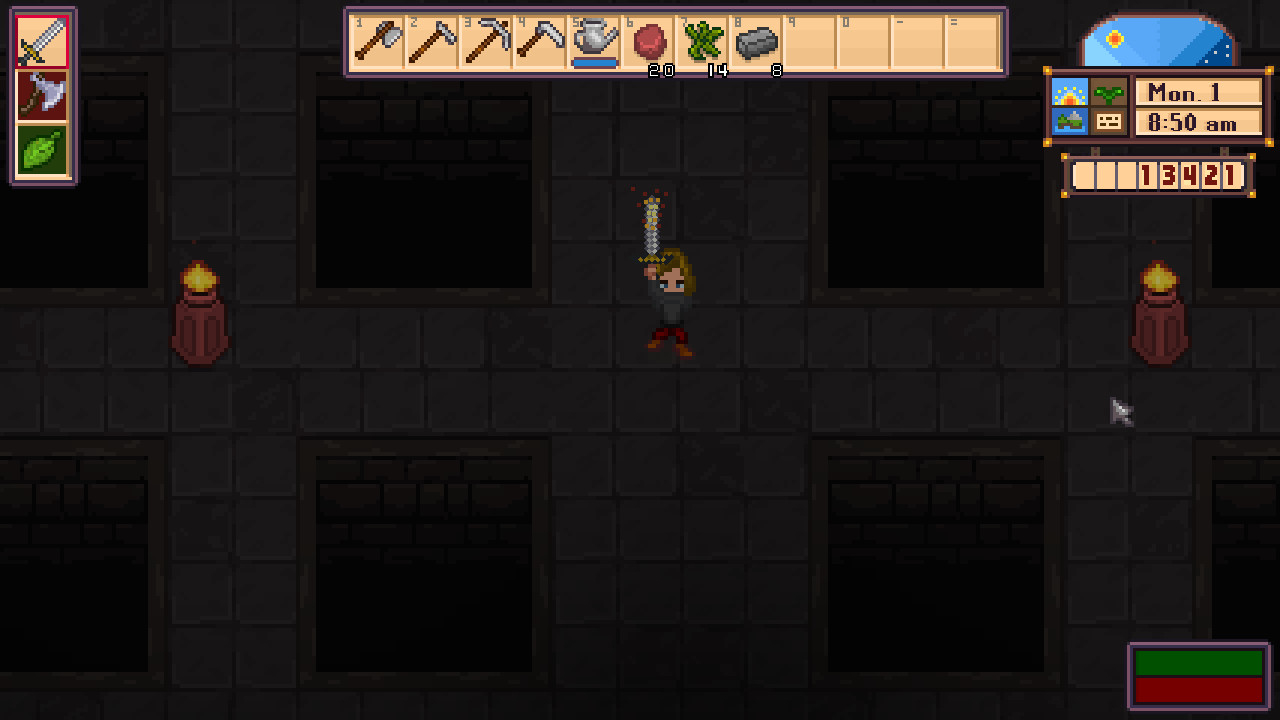Click the sprout season icon
The image size is (1280, 720).
[1110, 93]
